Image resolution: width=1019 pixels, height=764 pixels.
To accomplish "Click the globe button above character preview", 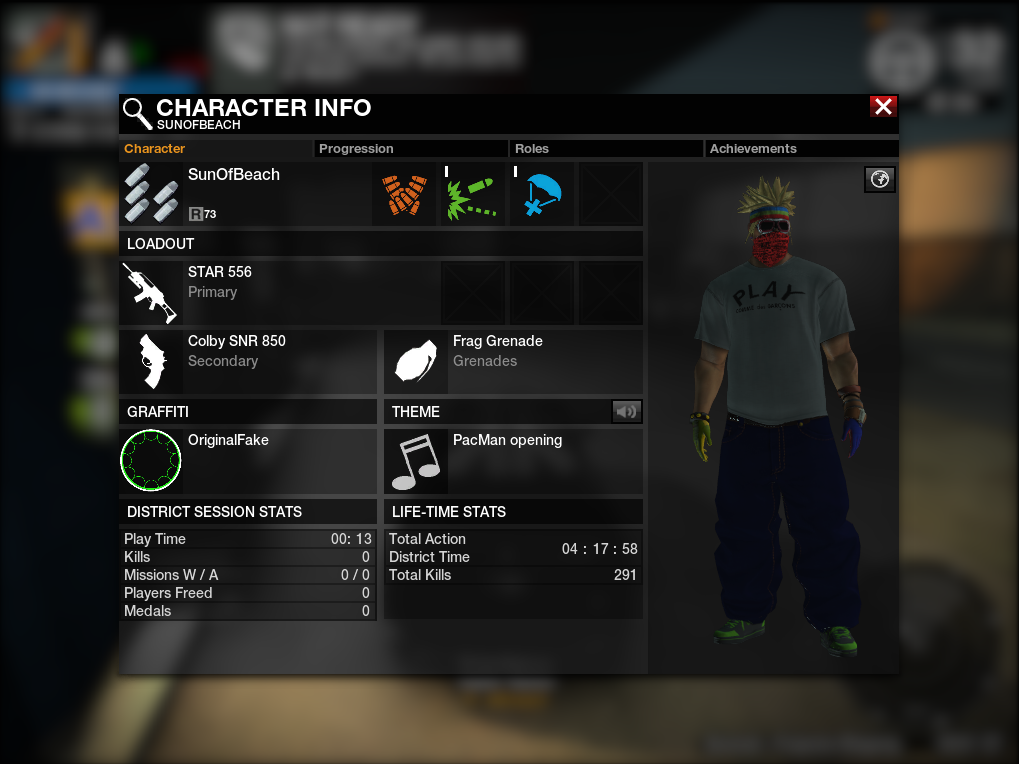I will (x=880, y=179).
